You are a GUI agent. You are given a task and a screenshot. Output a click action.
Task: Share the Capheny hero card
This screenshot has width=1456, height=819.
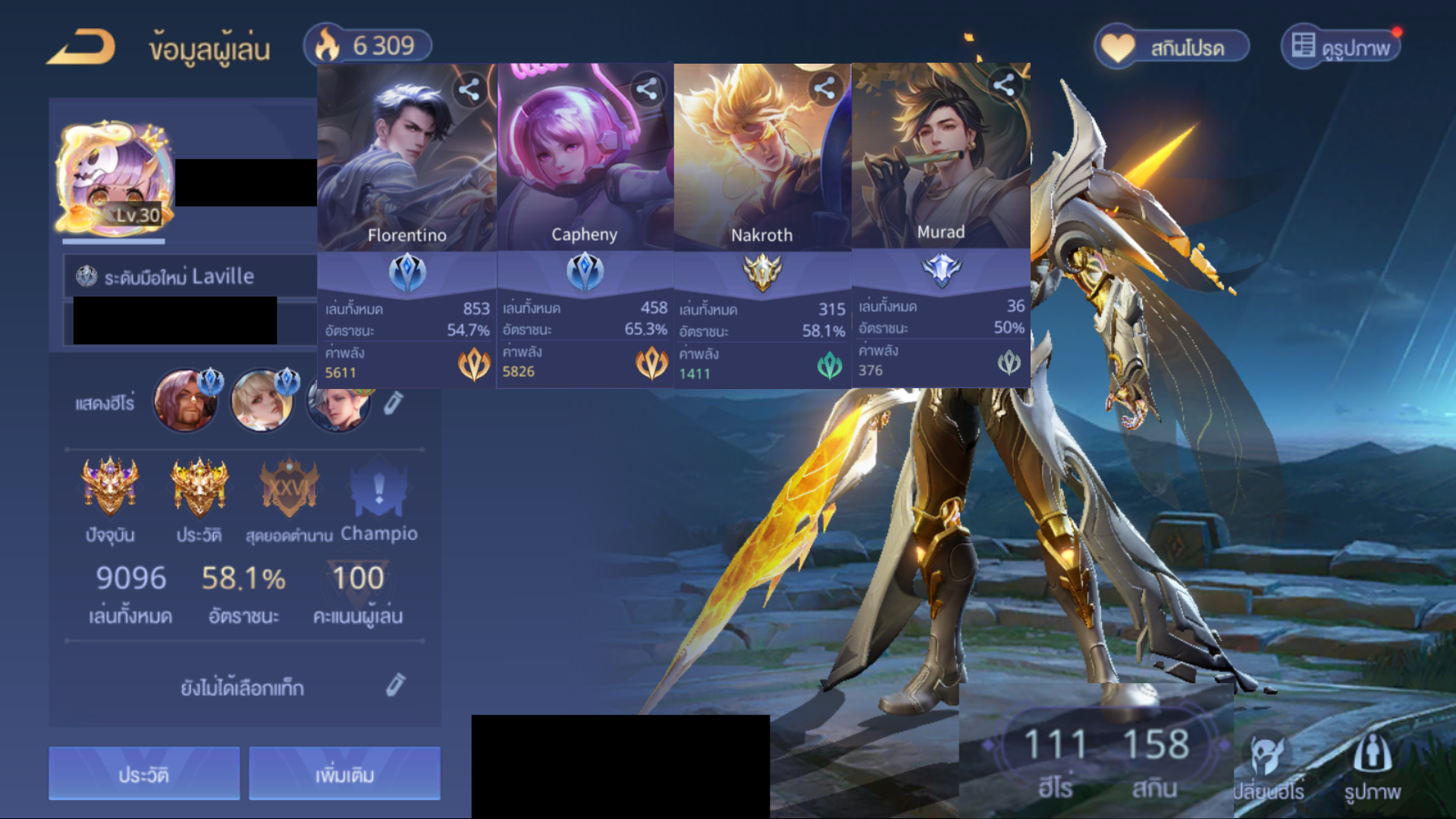coord(647,89)
